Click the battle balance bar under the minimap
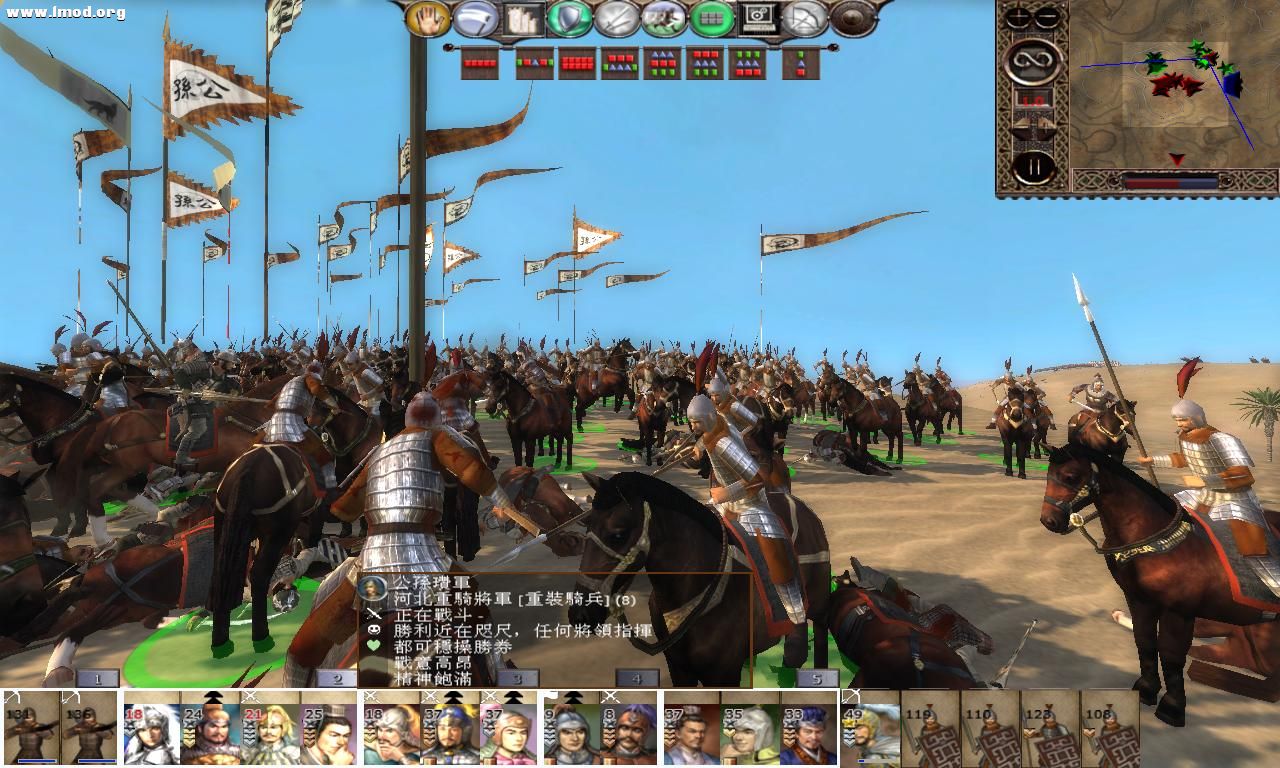The image size is (1280, 768). tap(1170, 183)
